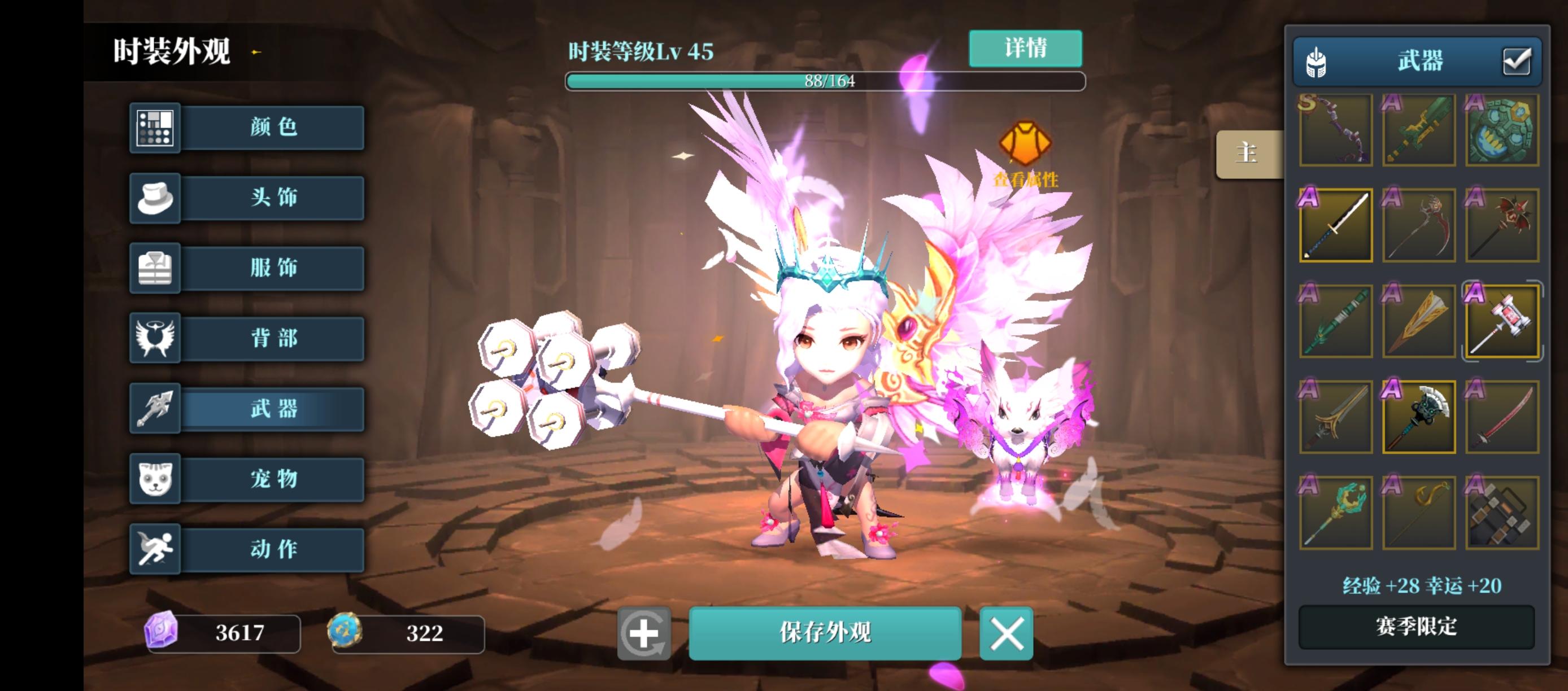Click the 保存外观 save appearance button
Screen dimensions: 1568x691
tap(825, 633)
